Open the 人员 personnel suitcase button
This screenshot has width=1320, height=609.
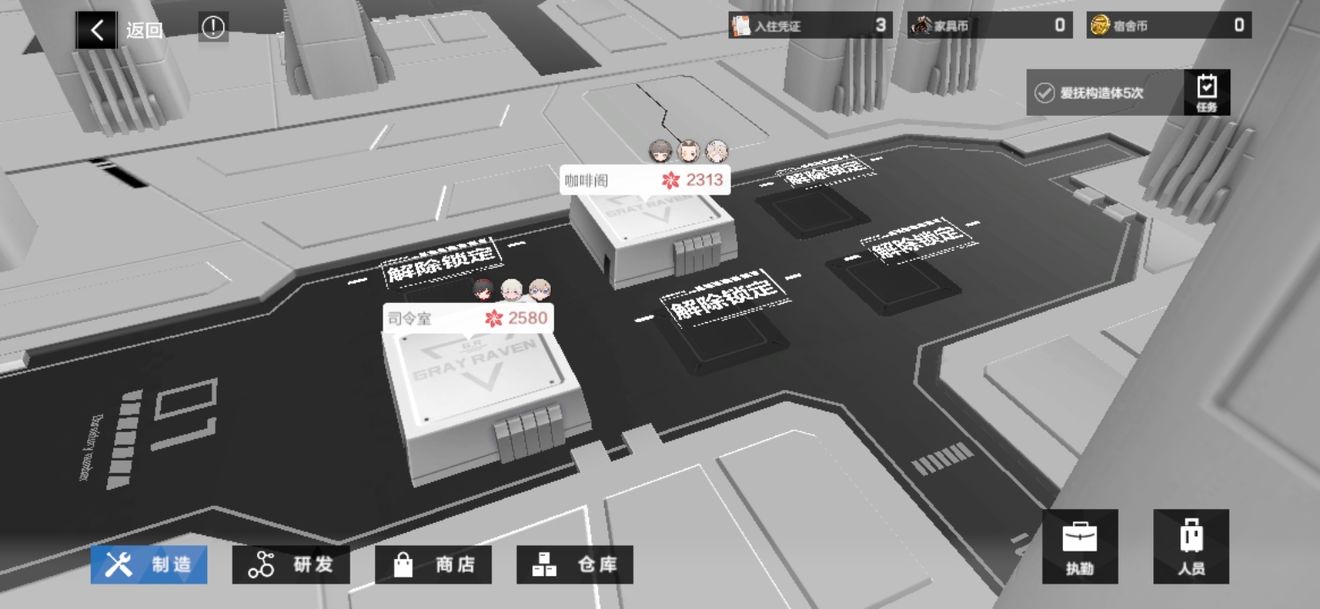coord(1191,546)
